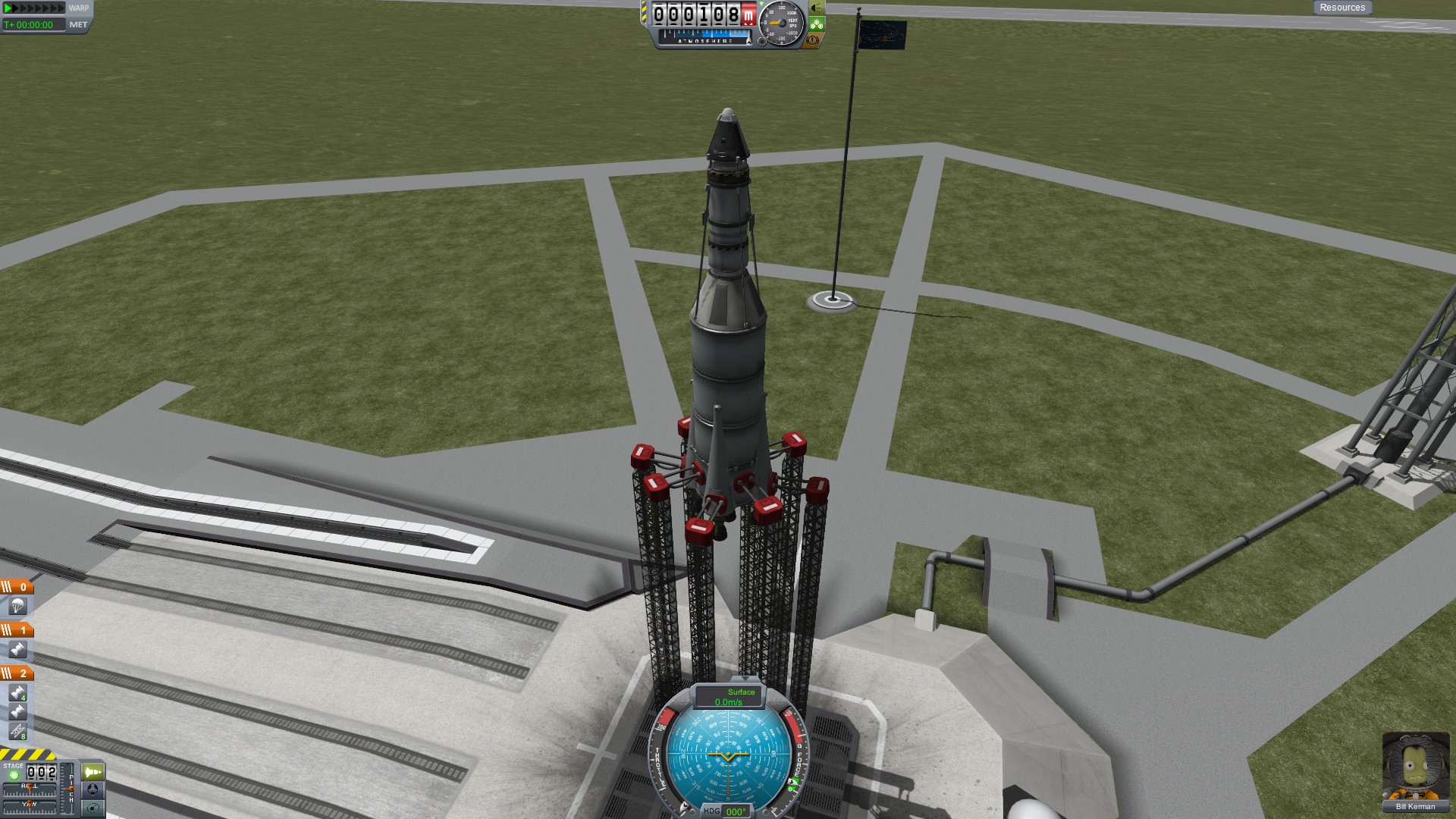Switch to staging mode rocket button
Viewport: 1456px width, 819px height.
pyautogui.click(x=93, y=772)
